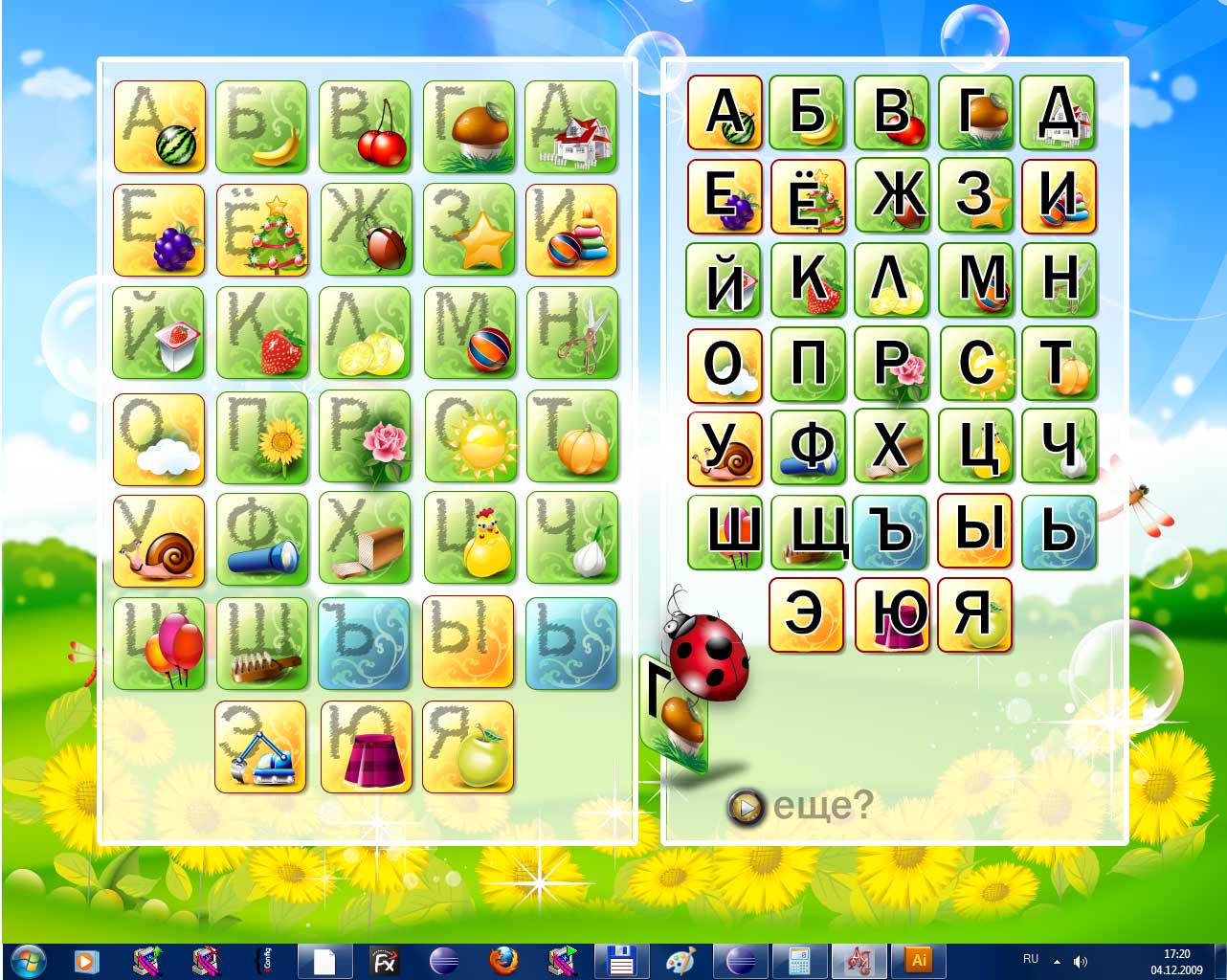Choose the large green apple picture tile
Image resolution: width=1227 pixels, height=980 pixels.
click(468, 746)
